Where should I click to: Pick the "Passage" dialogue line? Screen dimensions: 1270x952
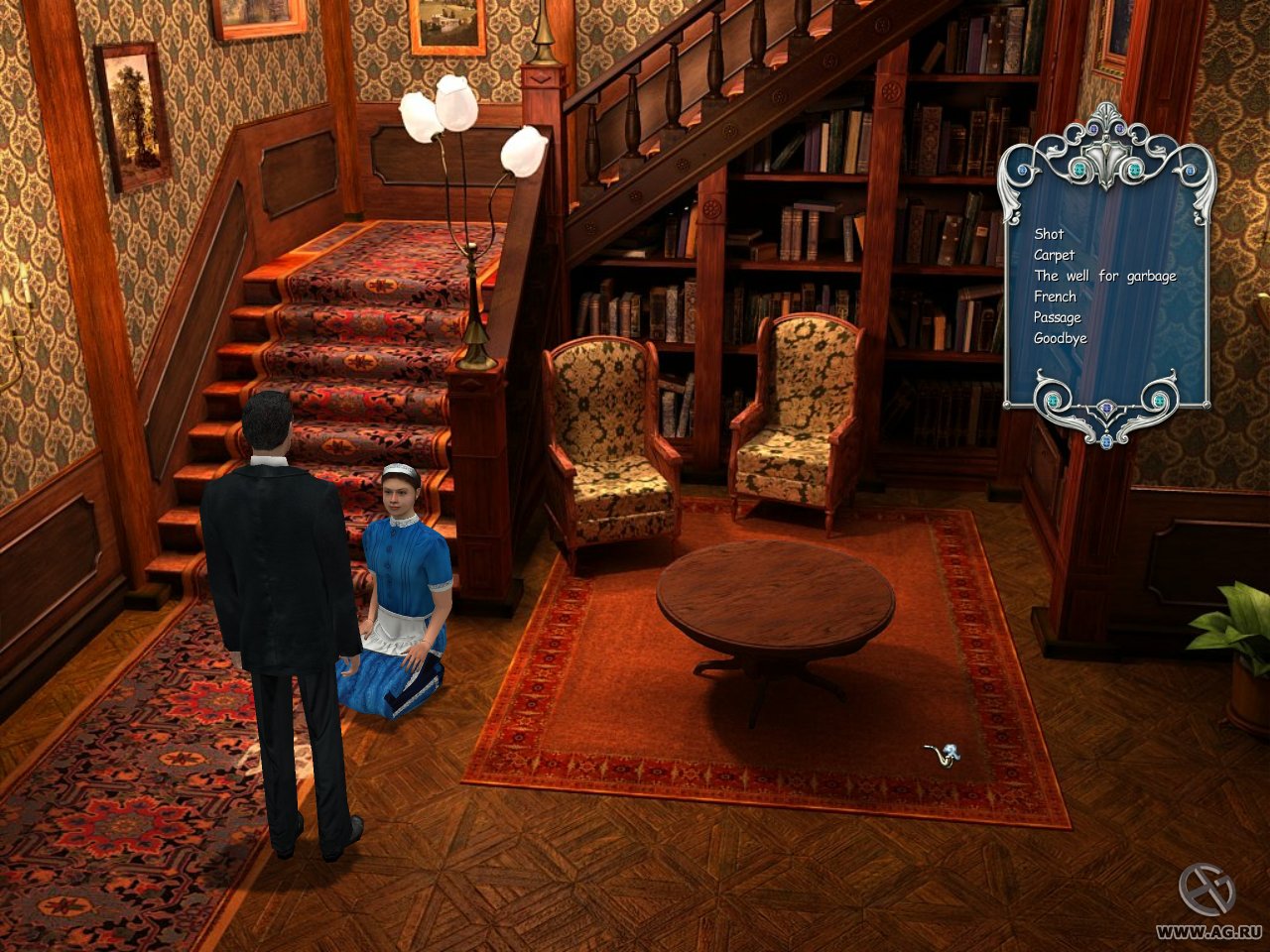click(x=1058, y=317)
